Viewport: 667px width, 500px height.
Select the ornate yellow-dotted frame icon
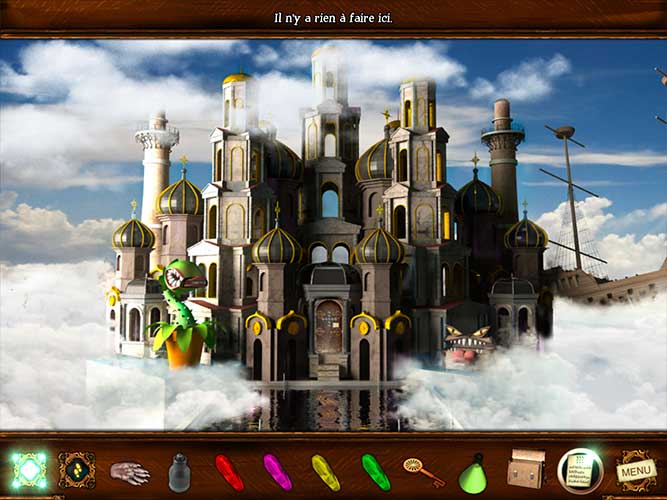(x=77, y=470)
